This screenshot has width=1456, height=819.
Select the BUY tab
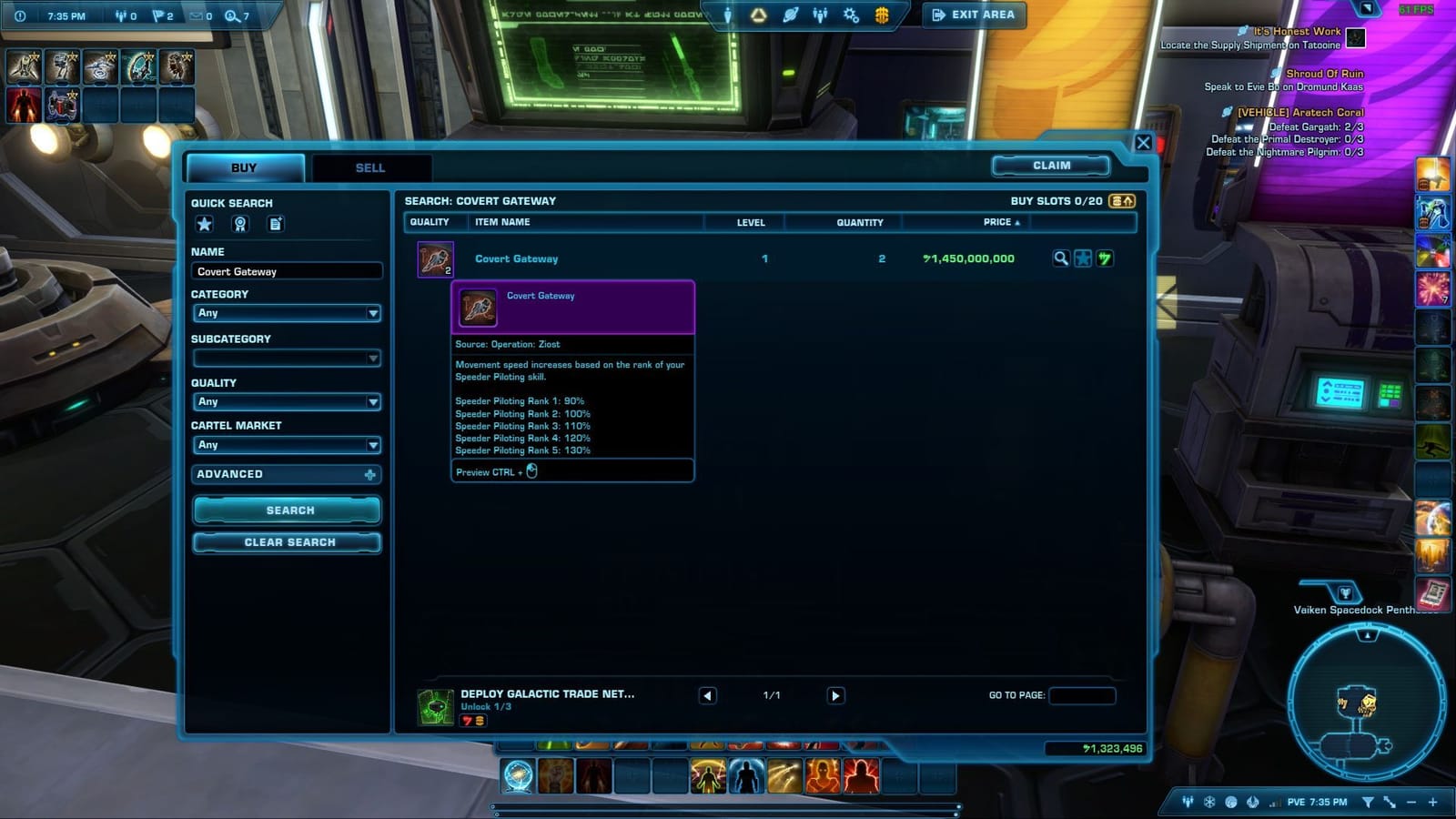tap(244, 167)
